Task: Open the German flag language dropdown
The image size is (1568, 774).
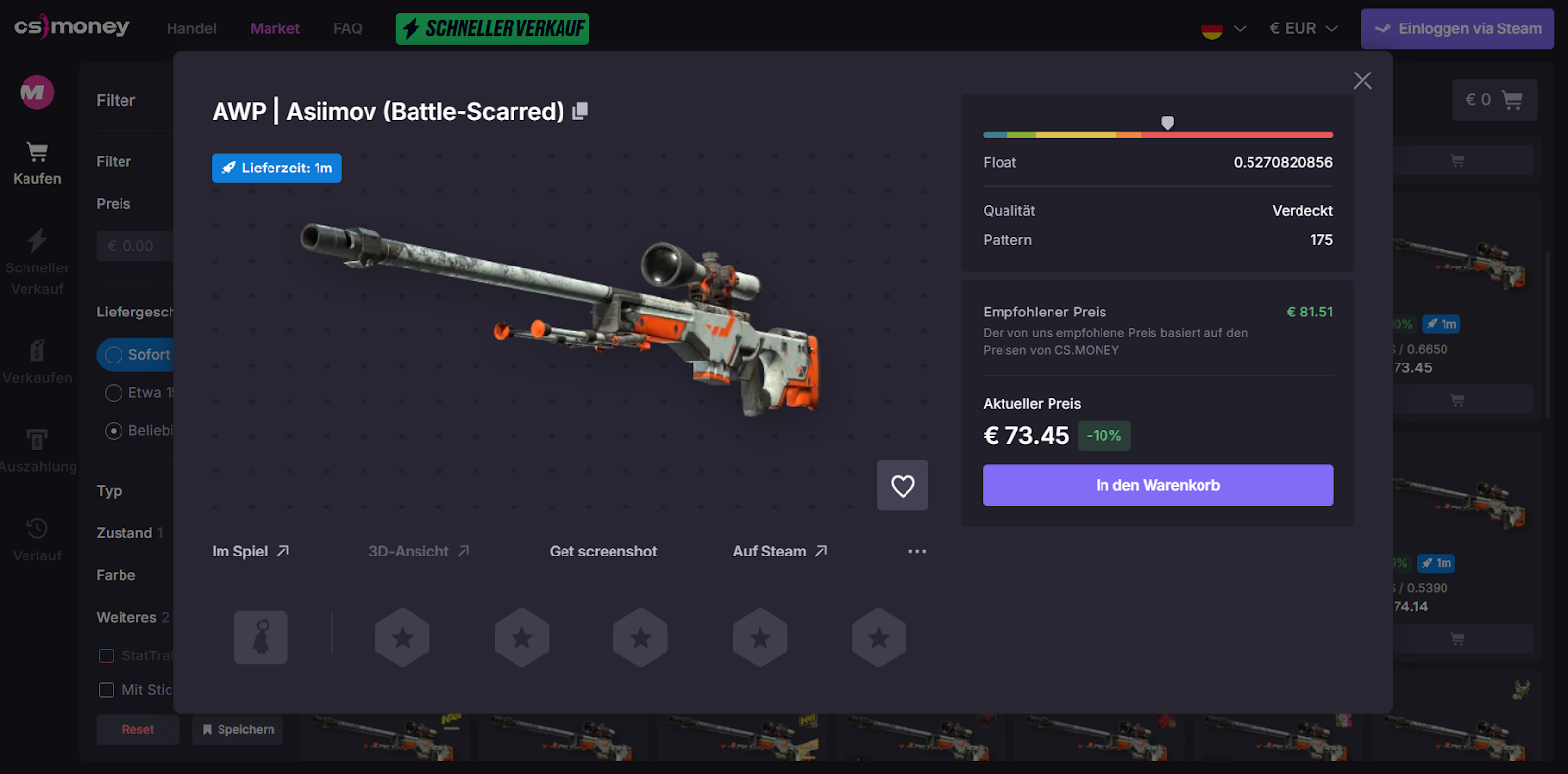Action: [1224, 29]
